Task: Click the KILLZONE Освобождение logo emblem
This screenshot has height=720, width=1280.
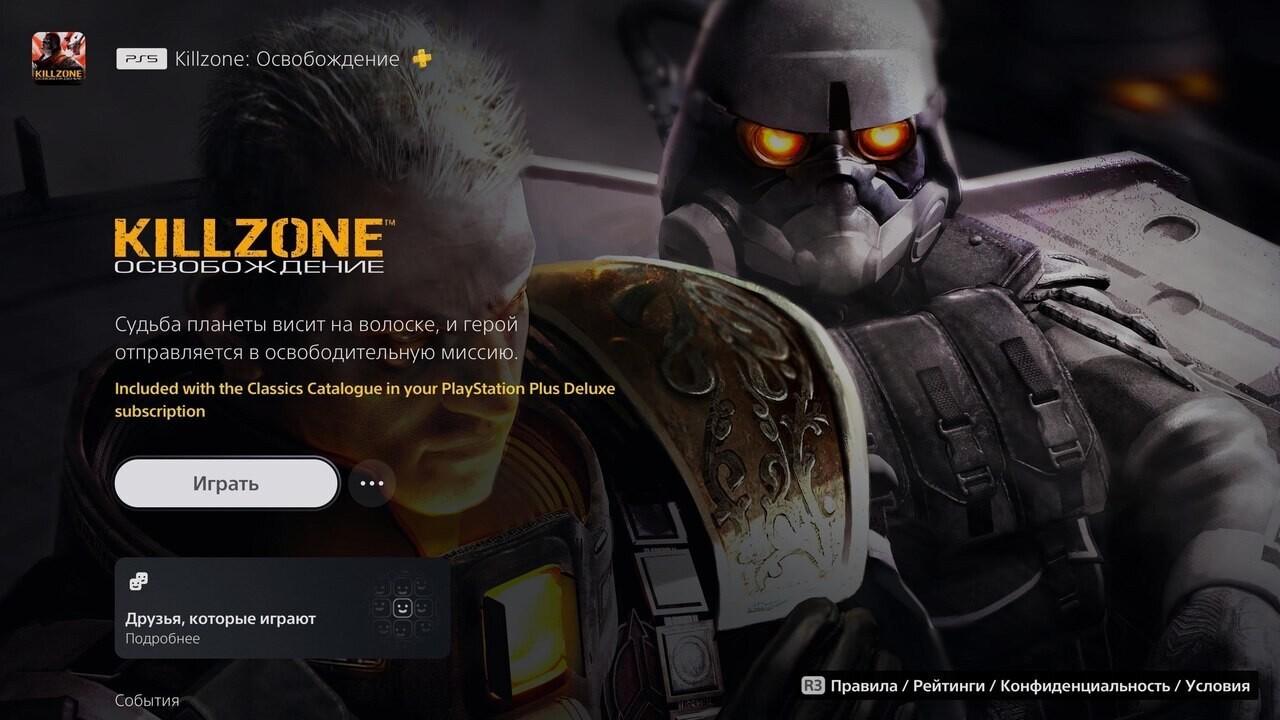Action: point(249,245)
